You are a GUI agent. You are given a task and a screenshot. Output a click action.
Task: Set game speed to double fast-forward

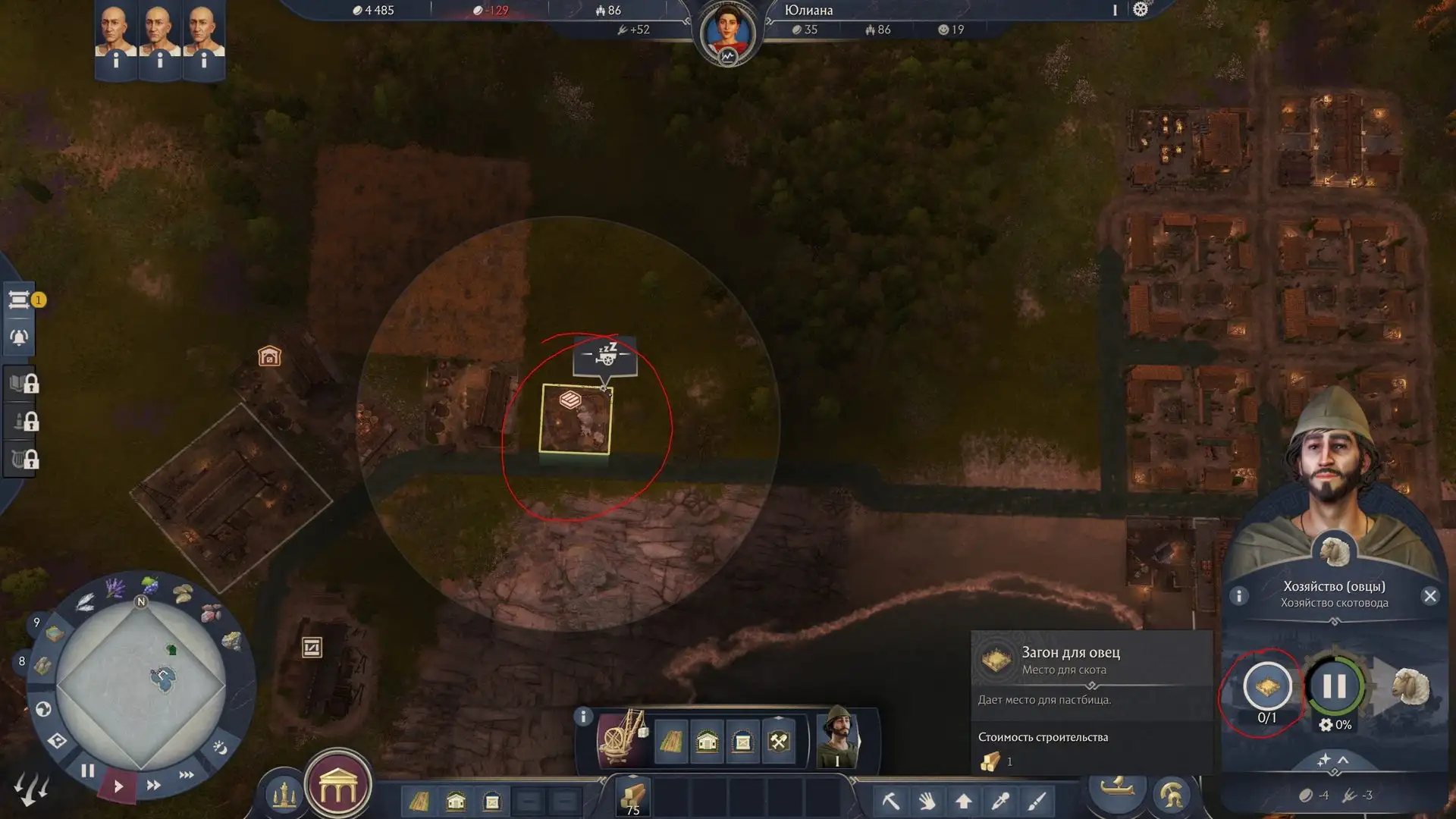pos(153,785)
